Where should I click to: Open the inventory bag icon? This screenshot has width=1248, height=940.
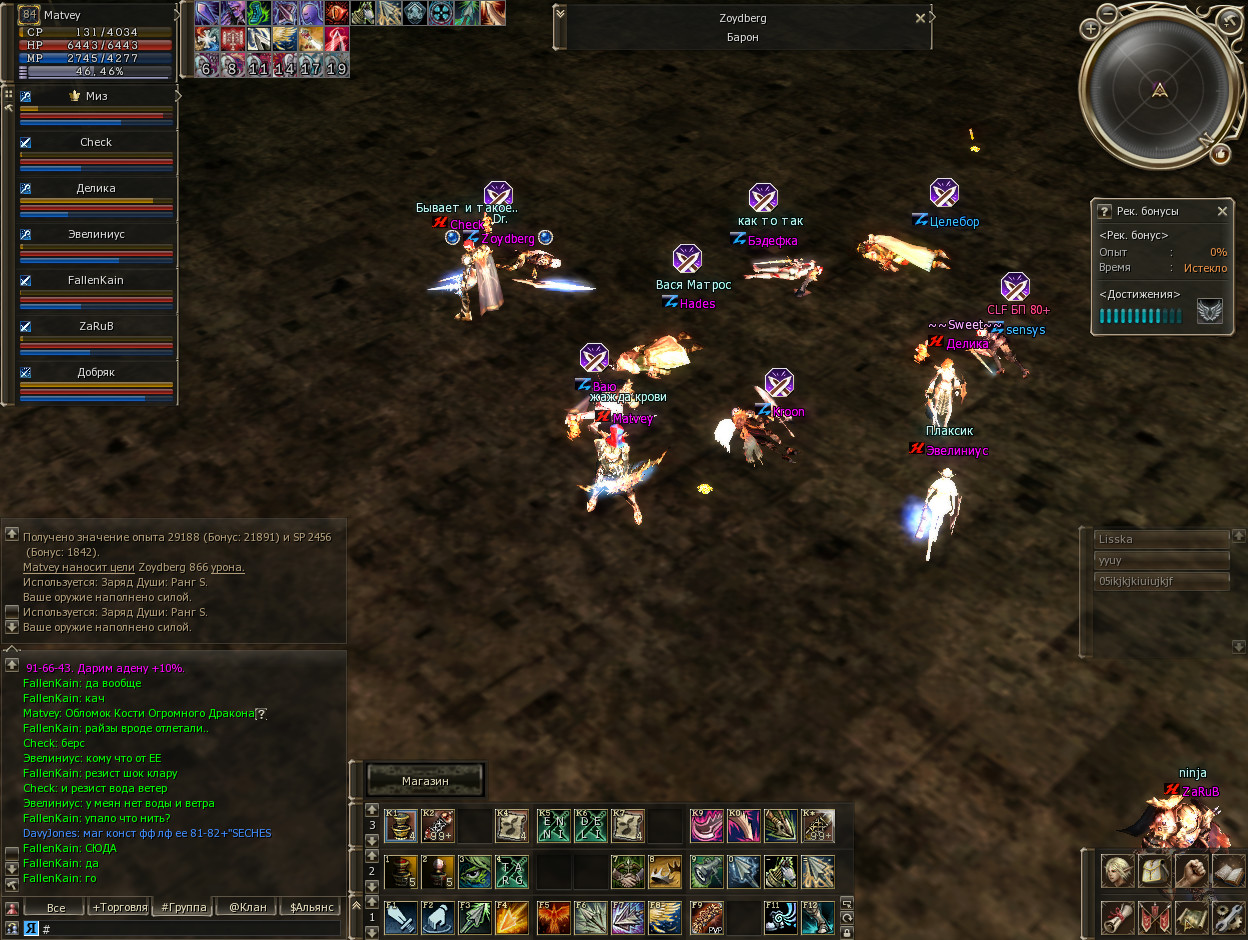coord(1155,871)
